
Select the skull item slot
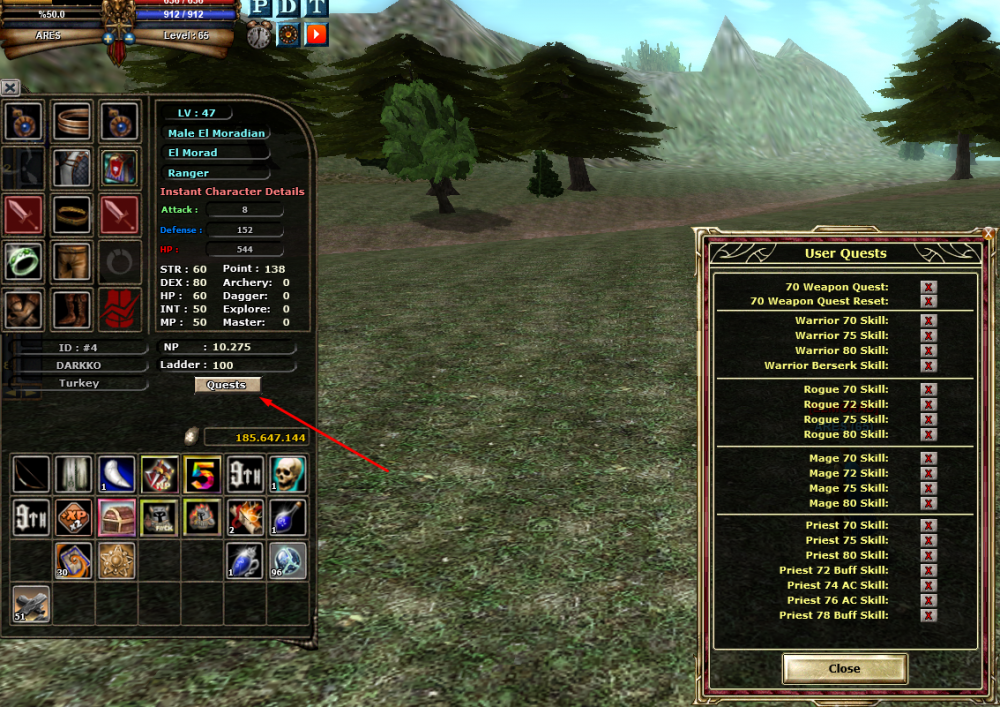pyautogui.click(x=287, y=474)
